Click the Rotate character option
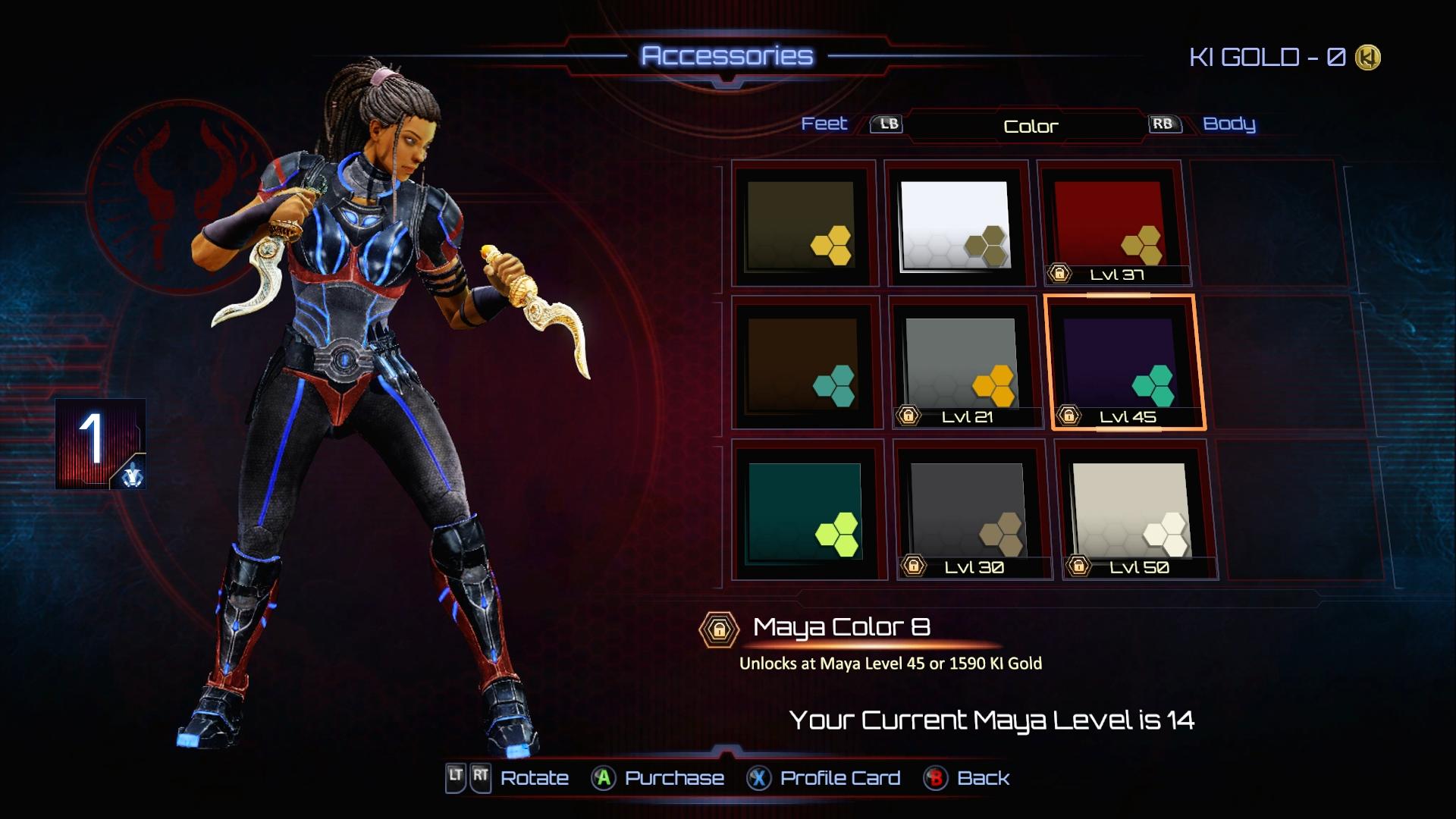1456x819 pixels. coord(508,778)
